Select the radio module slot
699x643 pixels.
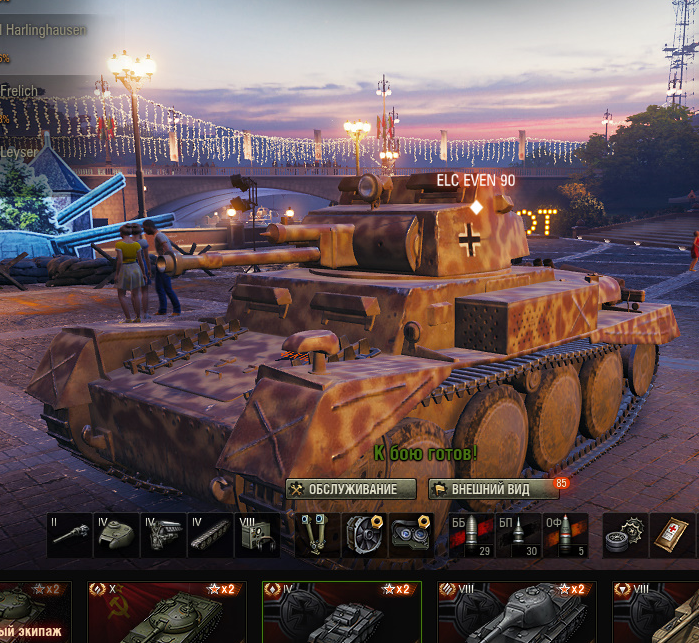tap(256, 535)
